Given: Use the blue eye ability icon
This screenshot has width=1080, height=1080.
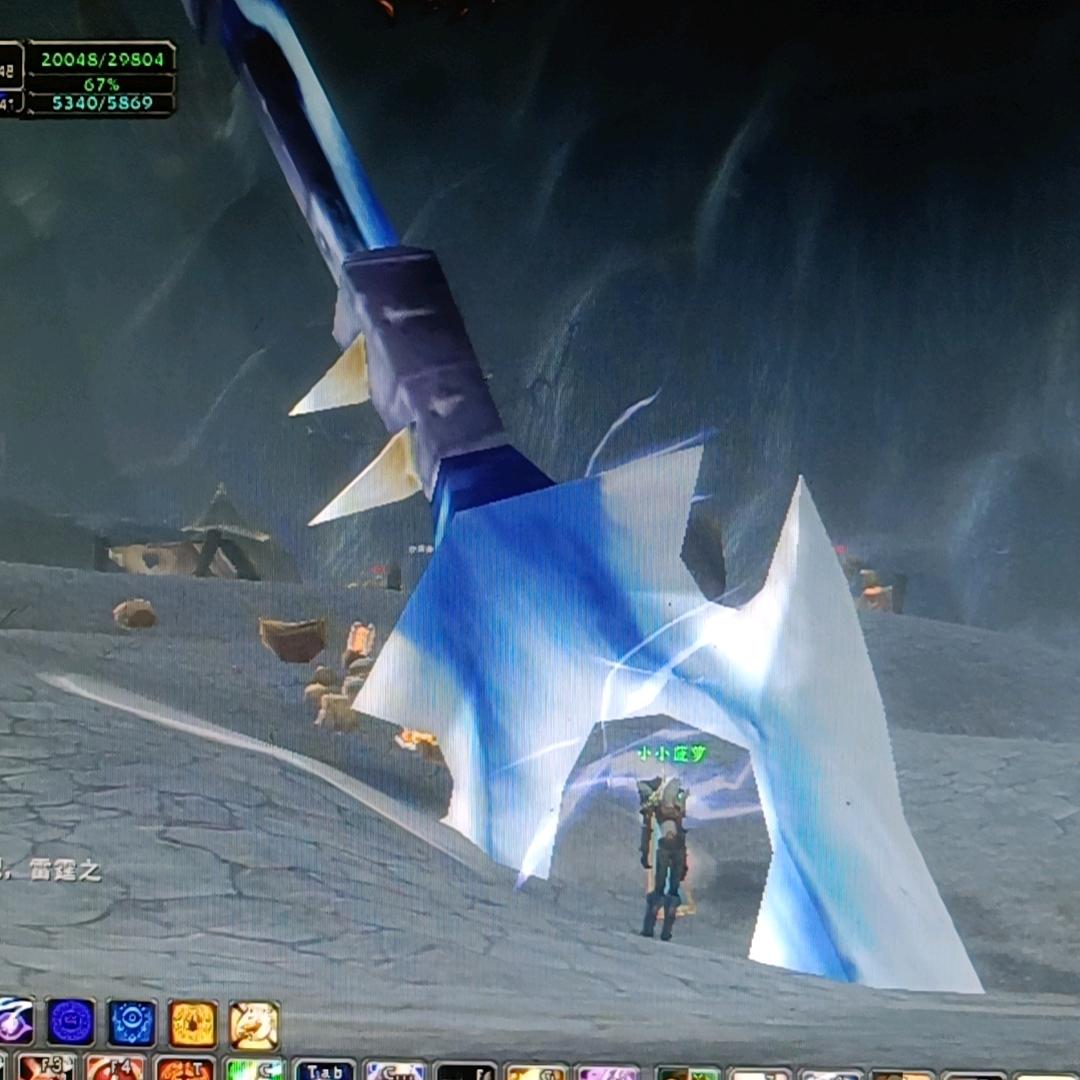Looking at the screenshot, I should pos(132,1023).
